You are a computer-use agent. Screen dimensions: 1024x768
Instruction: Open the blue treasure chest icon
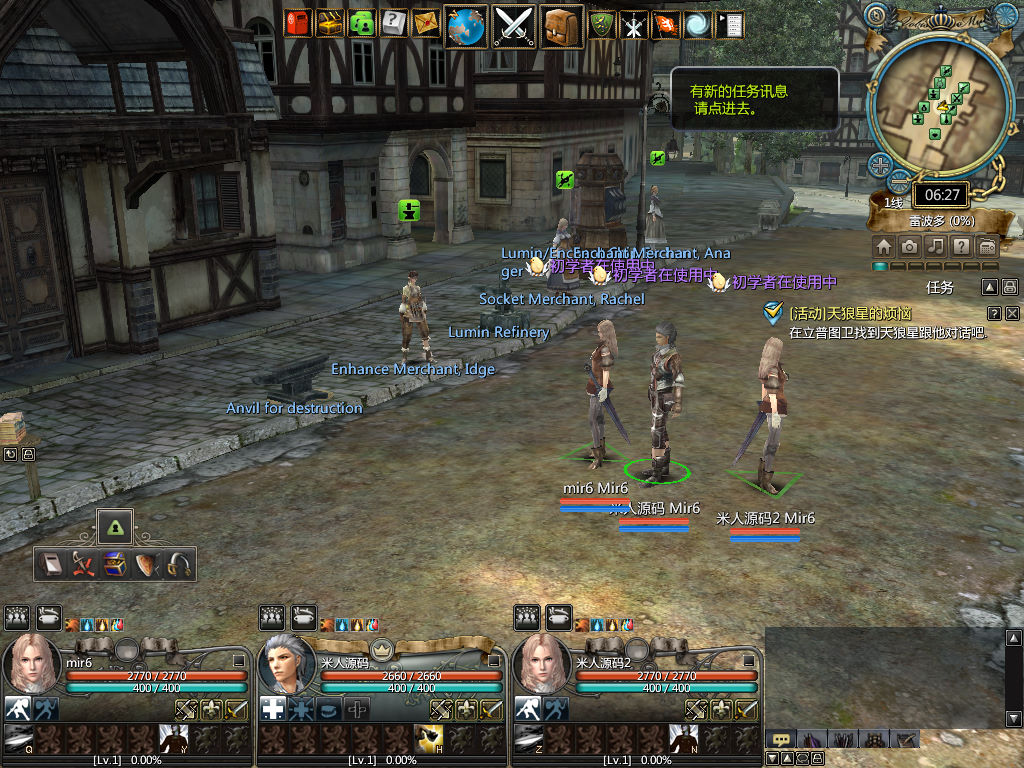click(115, 565)
